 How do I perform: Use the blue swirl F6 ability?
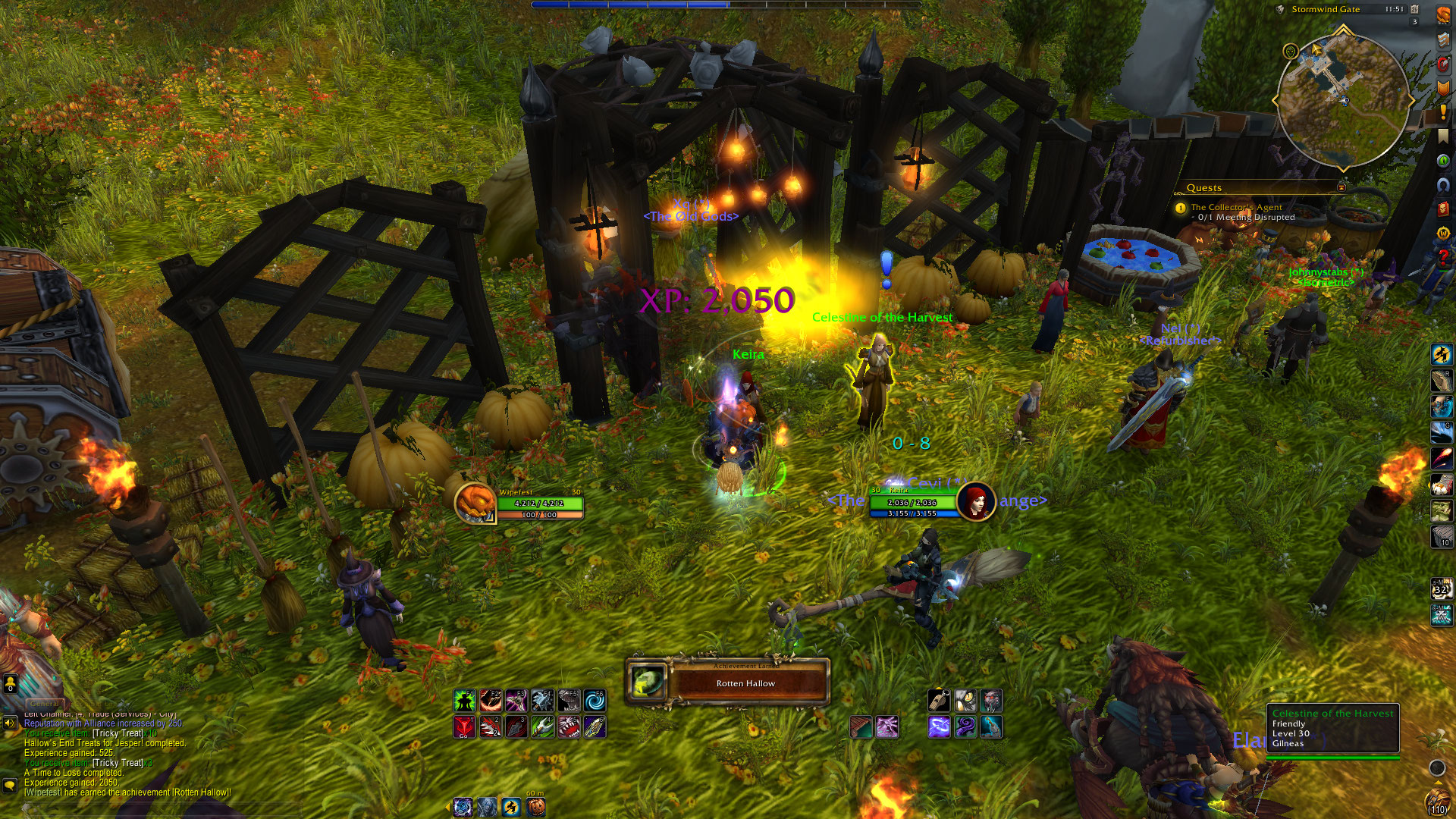coord(595,701)
